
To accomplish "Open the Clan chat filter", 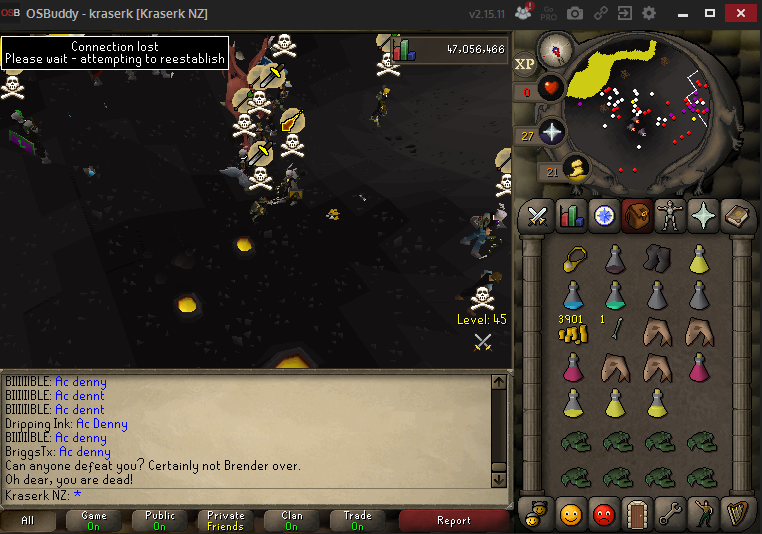I will 291,520.
